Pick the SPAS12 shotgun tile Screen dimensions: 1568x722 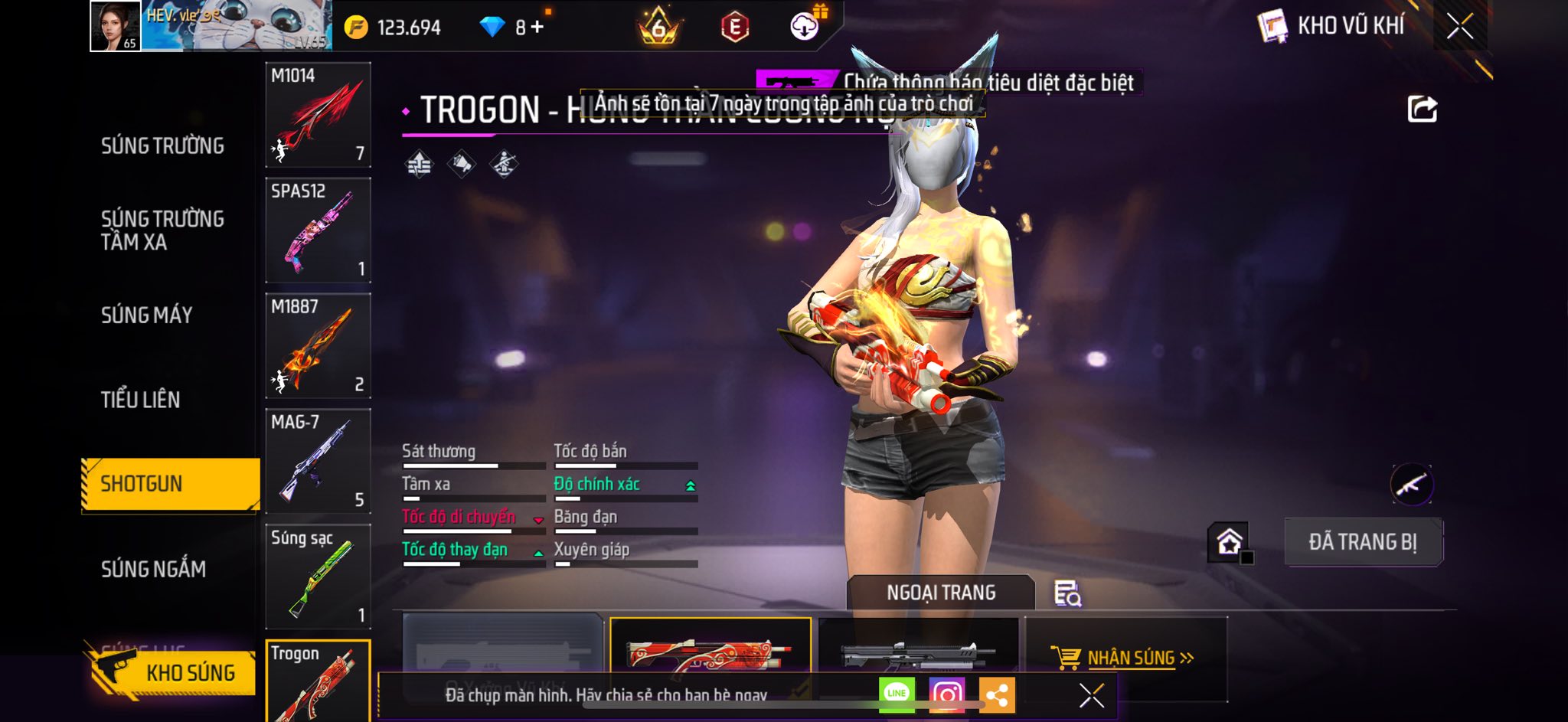click(x=318, y=230)
